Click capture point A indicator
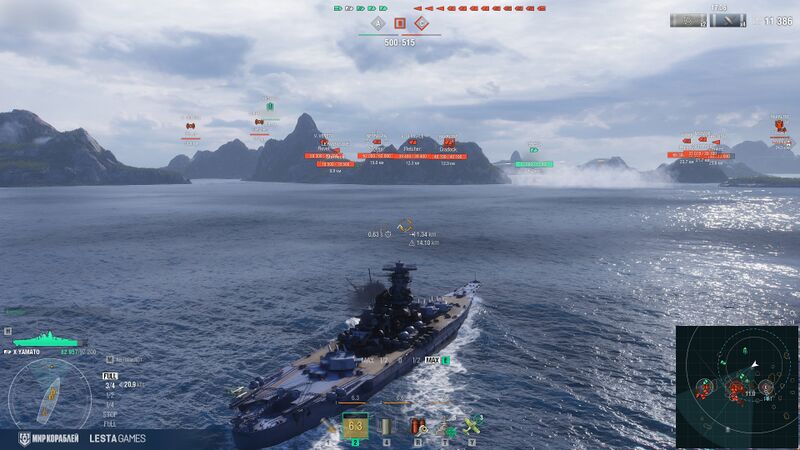The width and height of the screenshot is (800, 450). click(x=377, y=22)
